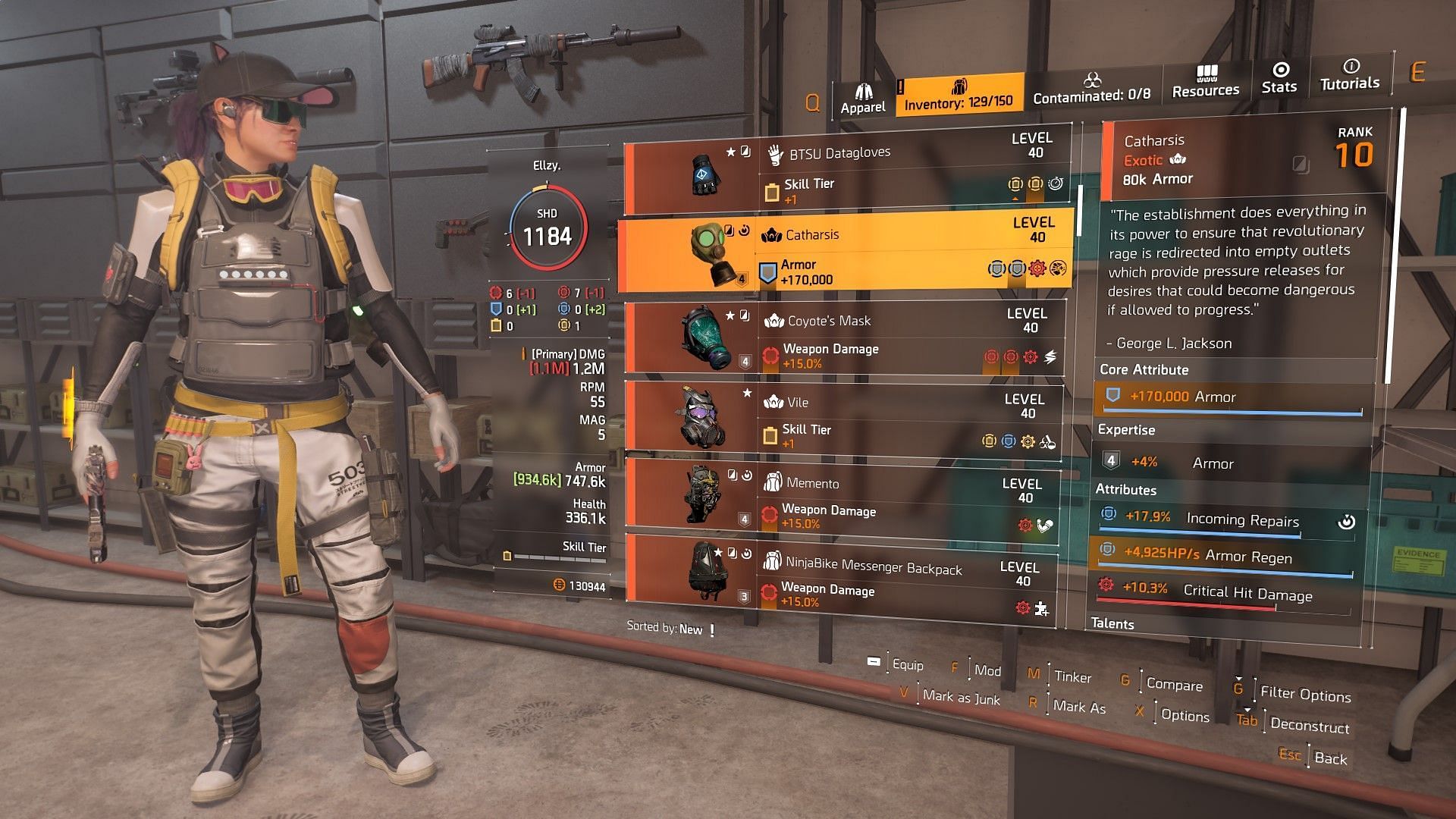Select the Catharsis mask row

pyautogui.click(x=846, y=254)
